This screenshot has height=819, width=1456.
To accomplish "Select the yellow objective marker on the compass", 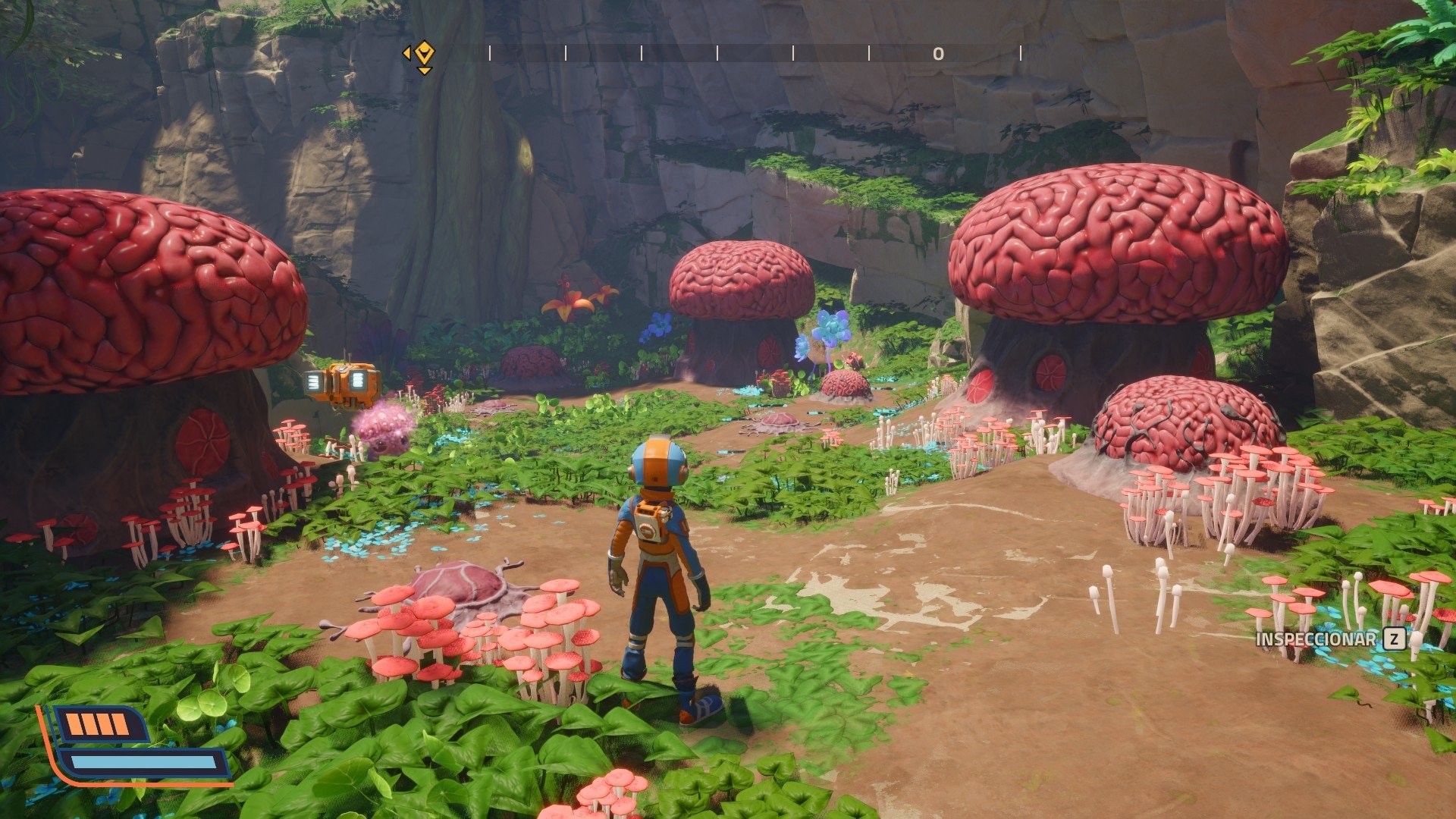I will click(425, 54).
